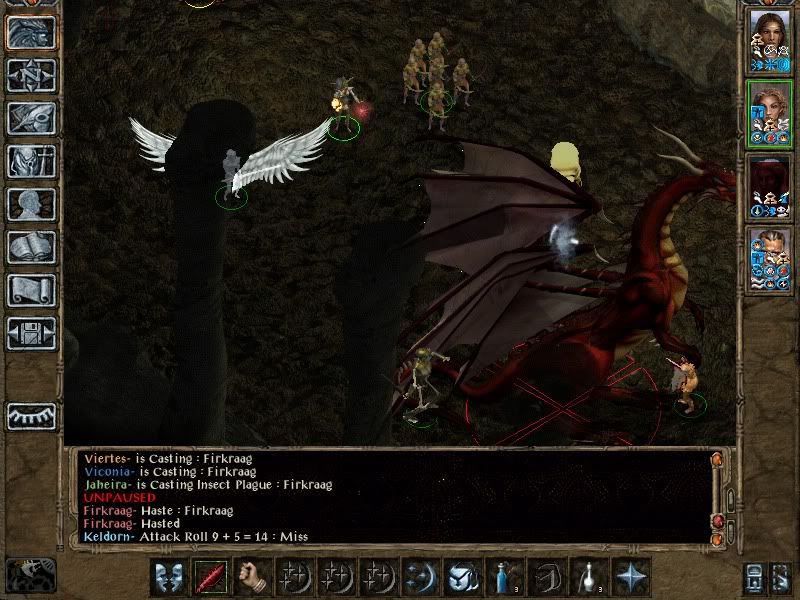
Task: Select the dark red hooded portrait
Action: pos(769,186)
